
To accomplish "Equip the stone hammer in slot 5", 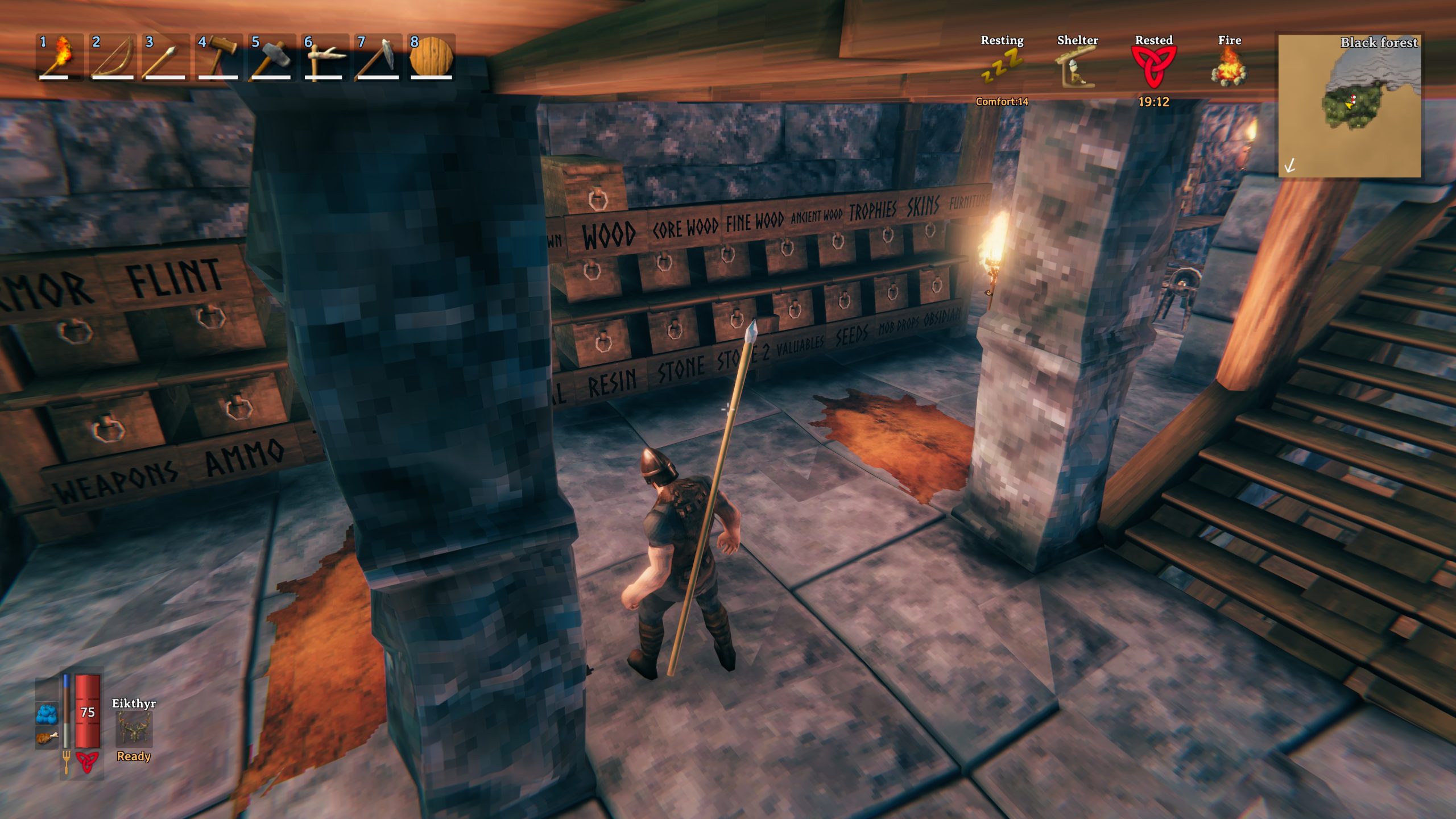I will [x=271, y=57].
